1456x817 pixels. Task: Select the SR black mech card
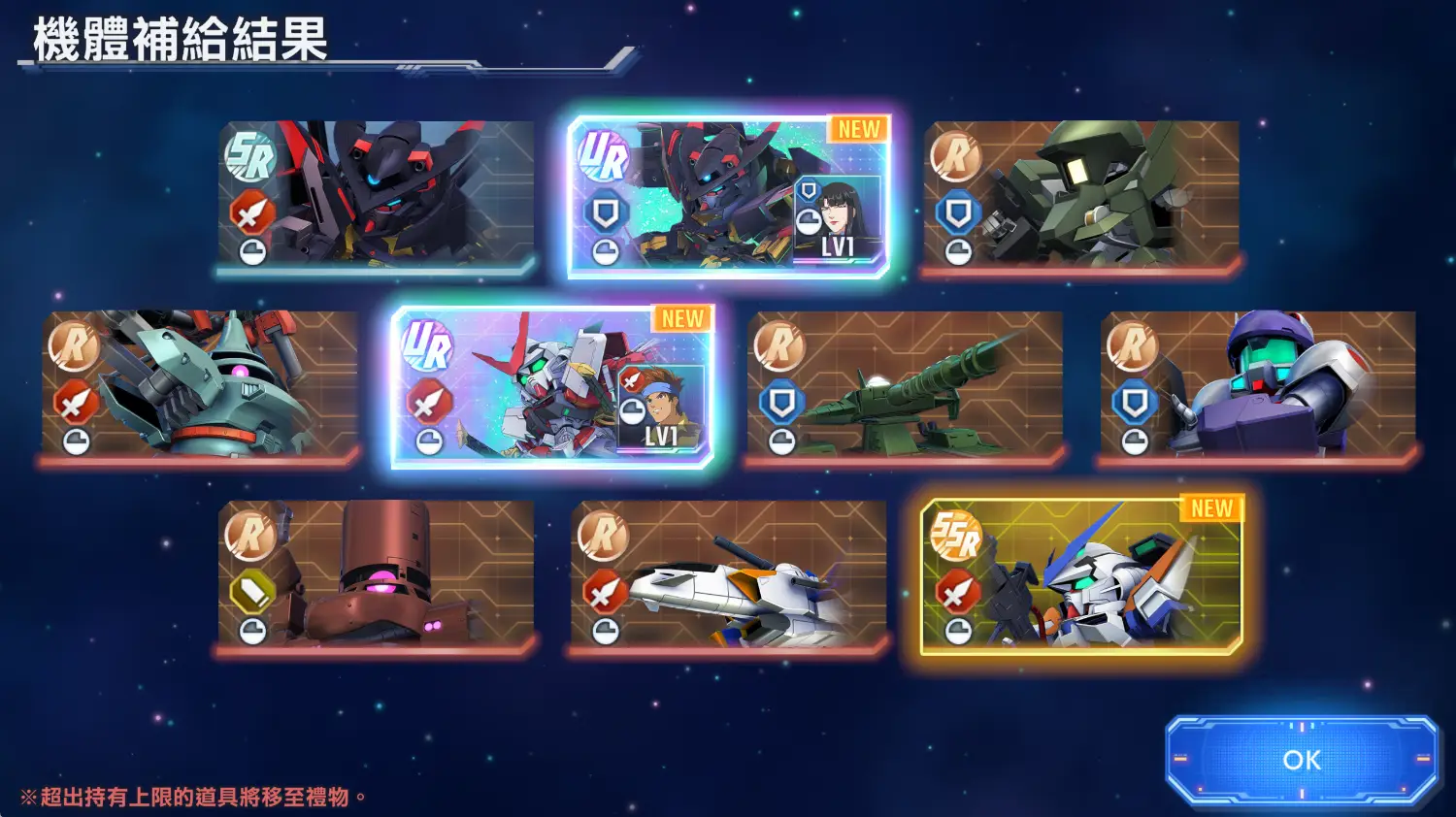click(x=376, y=195)
